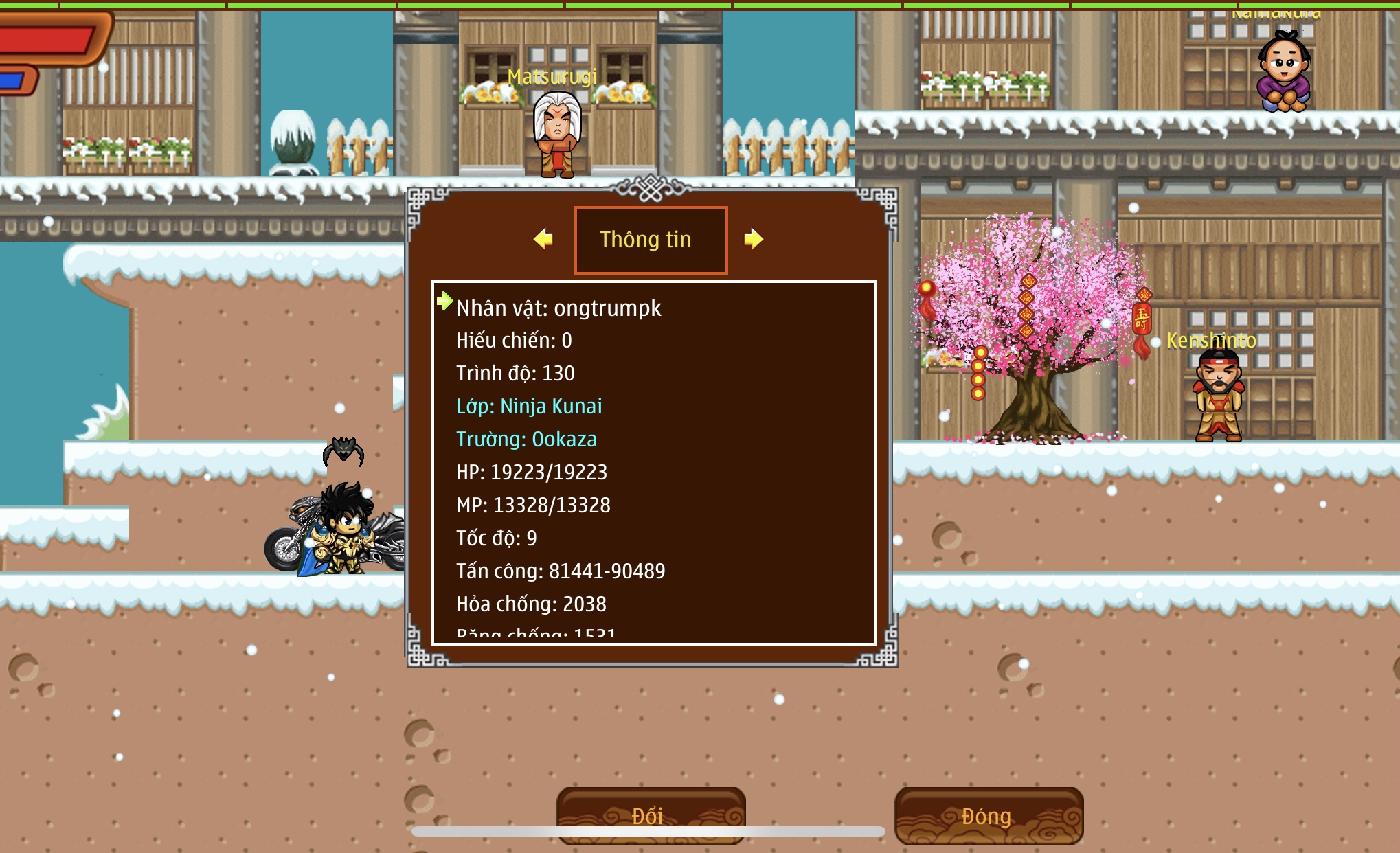
Task: Select the Tấn công stat row
Action: point(561,571)
